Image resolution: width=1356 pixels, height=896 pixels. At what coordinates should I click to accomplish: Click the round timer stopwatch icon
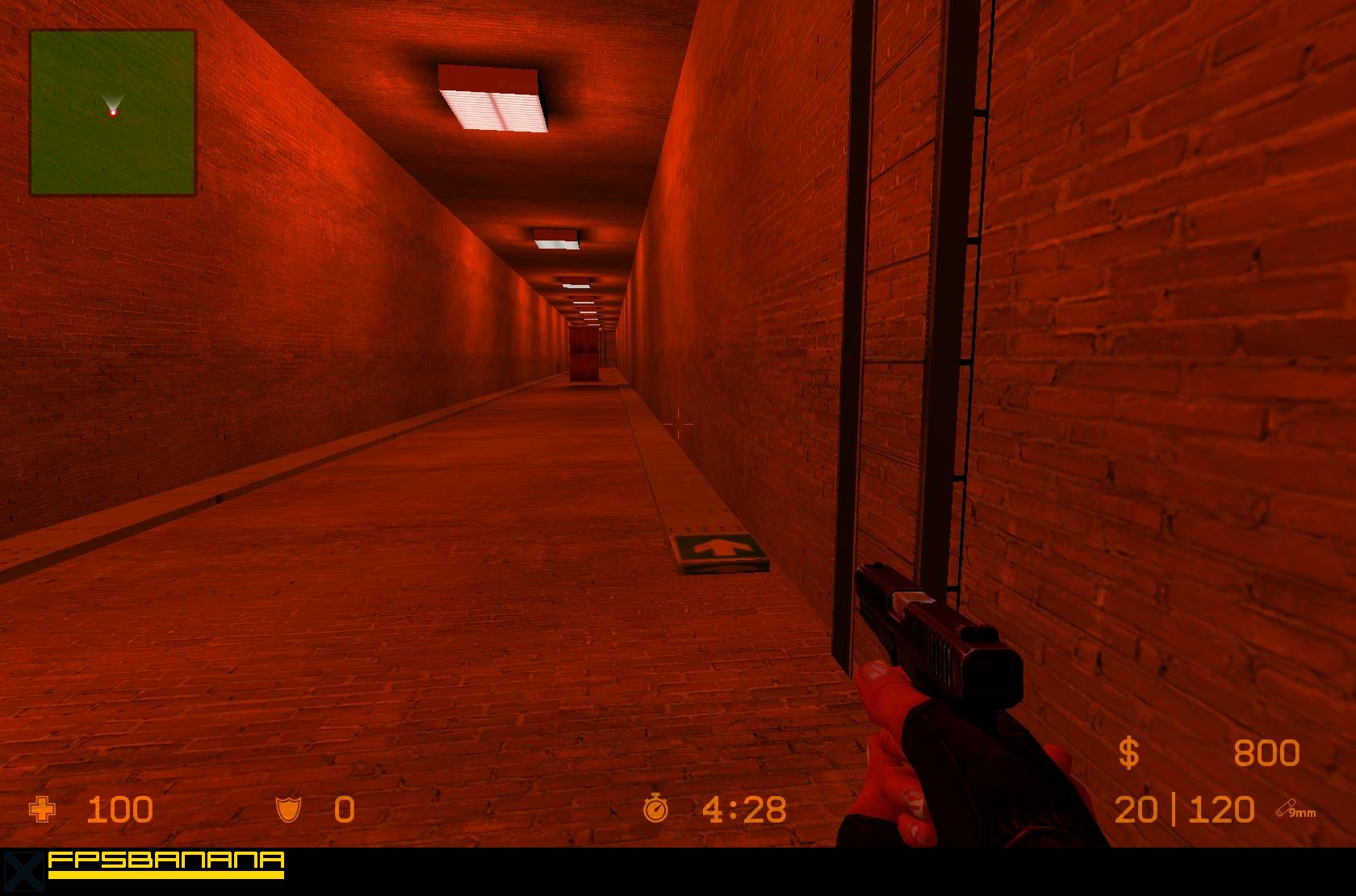(x=656, y=807)
